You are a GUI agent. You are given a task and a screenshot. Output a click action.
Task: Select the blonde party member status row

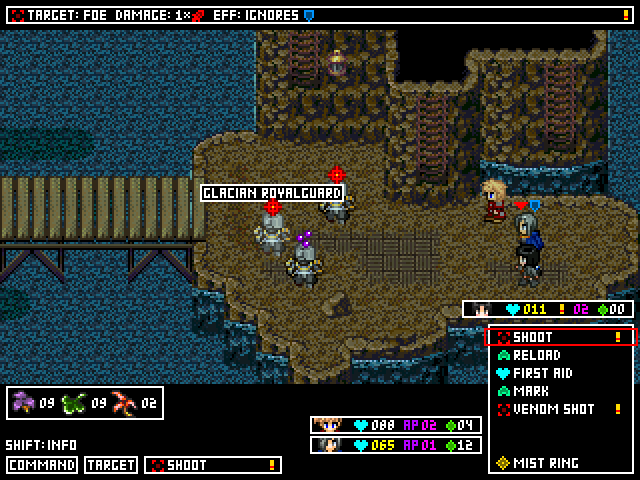point(396,425)
